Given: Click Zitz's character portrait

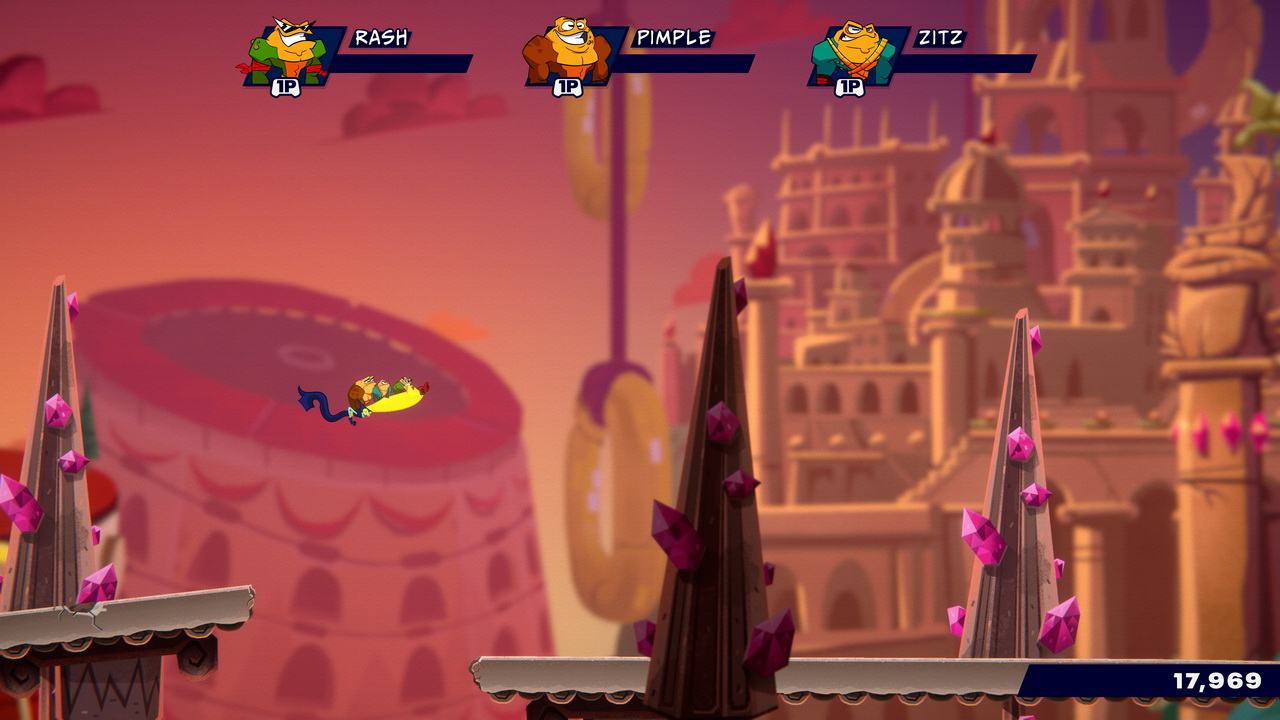Looking at the screenshot, I should click(850, 53).
